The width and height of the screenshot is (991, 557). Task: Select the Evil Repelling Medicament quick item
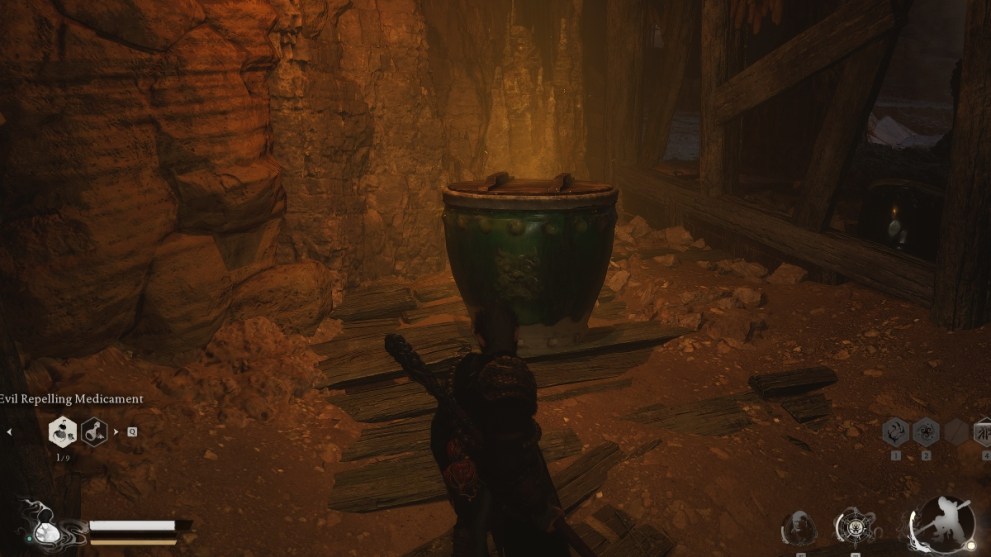point(62,432)
